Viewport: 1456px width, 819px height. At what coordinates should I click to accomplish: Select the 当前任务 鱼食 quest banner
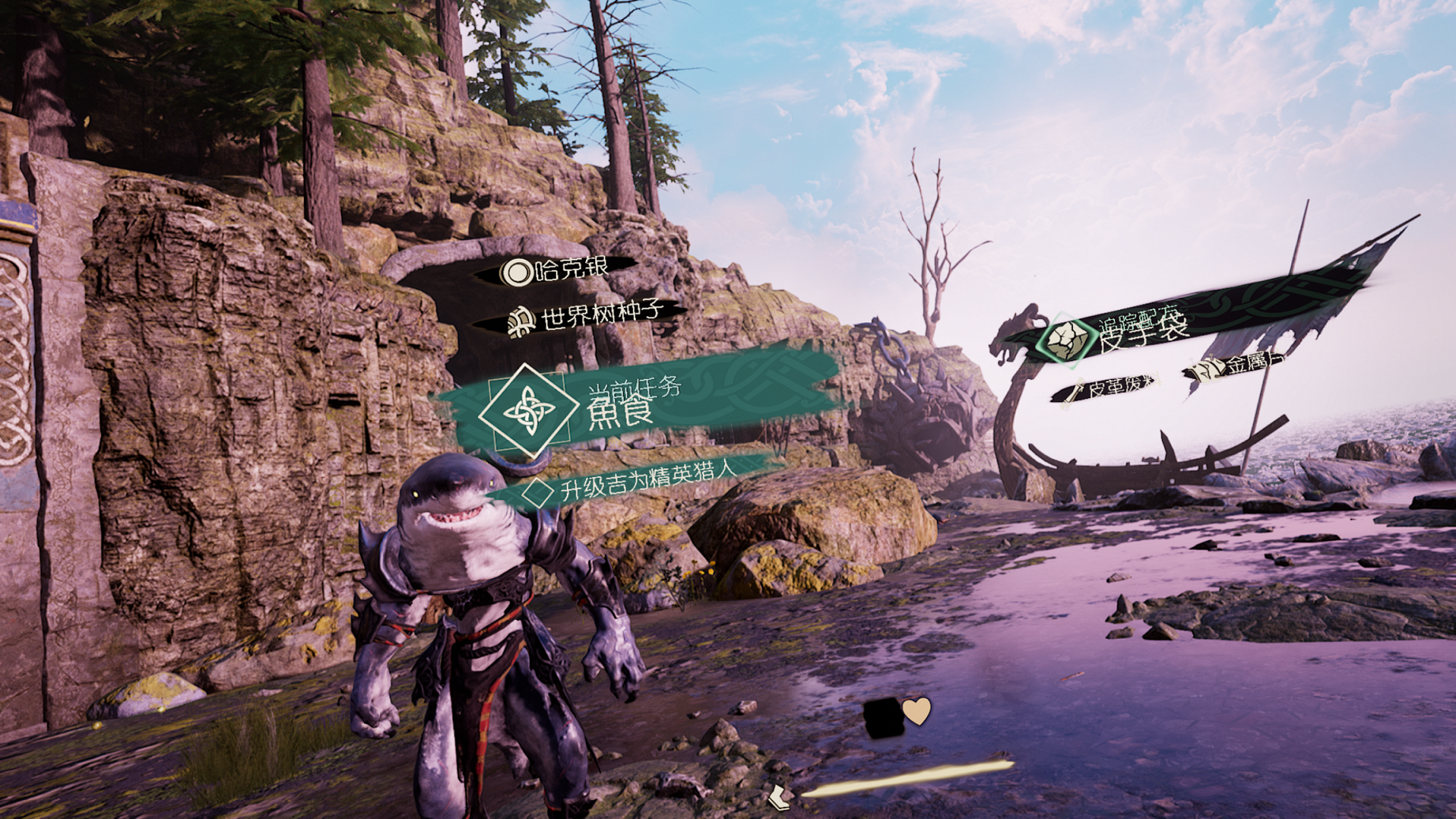click(x=632, y=401)
